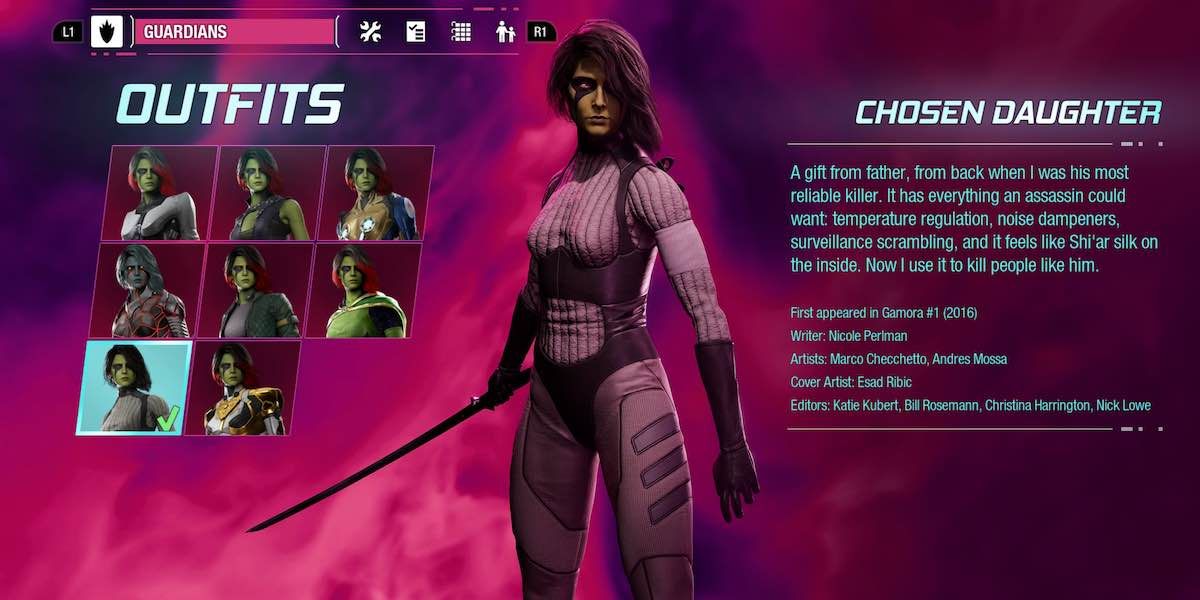Open the grid notebook tab
1200x600 pixels.
[x=461, y=32]
